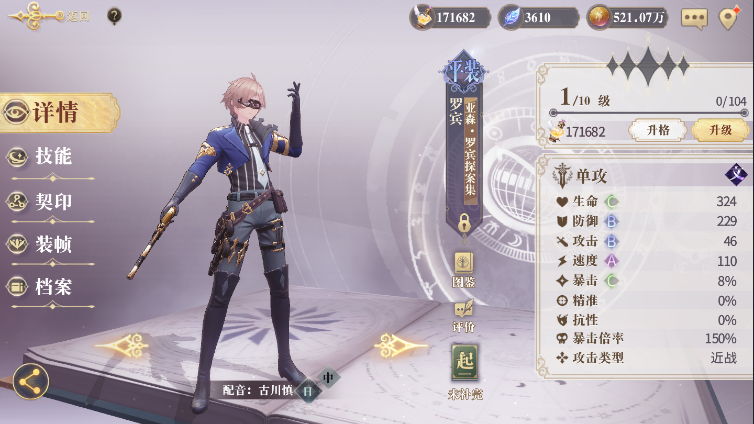
Task: Open the 契印 tab
Action: 50,201
